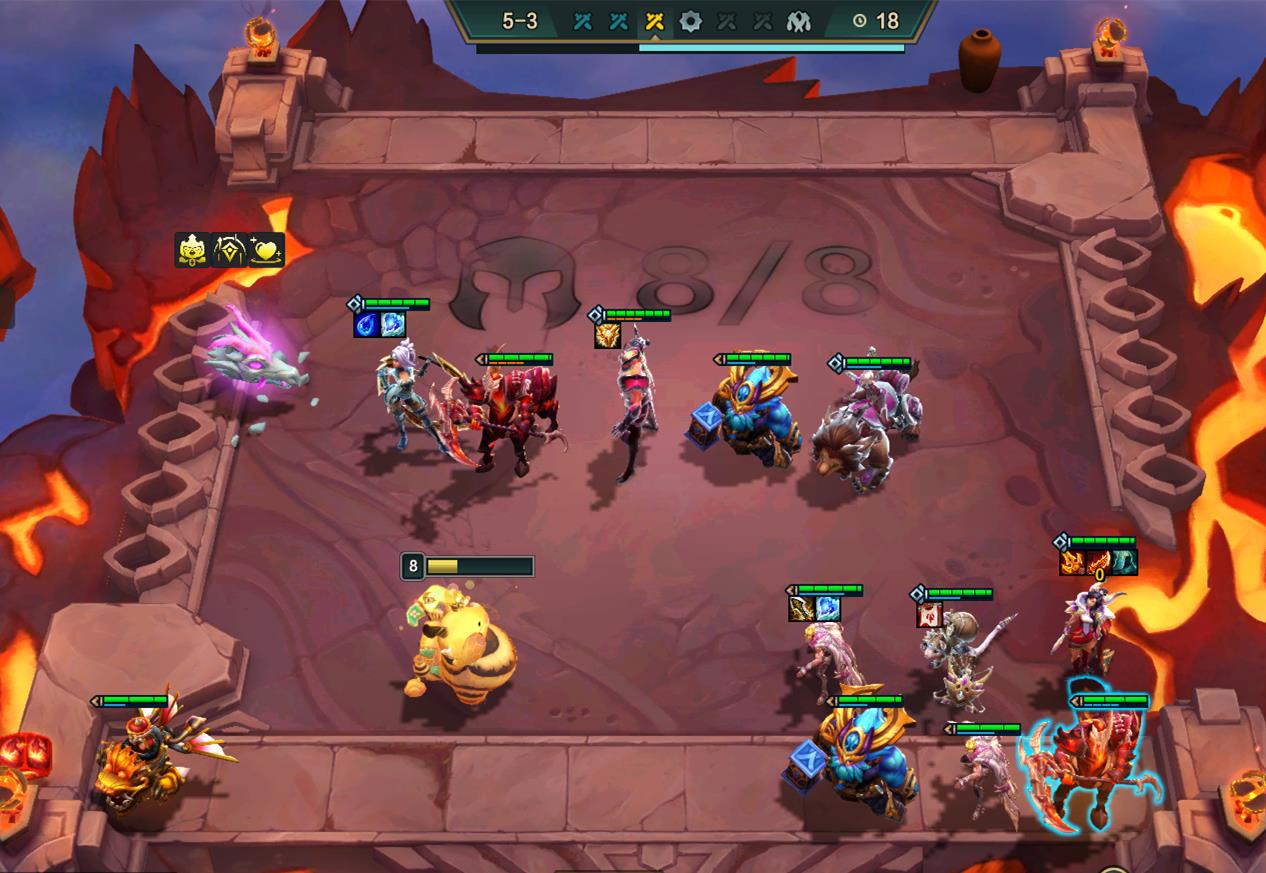Inspect the golden trident item icon

point(1073,563)
